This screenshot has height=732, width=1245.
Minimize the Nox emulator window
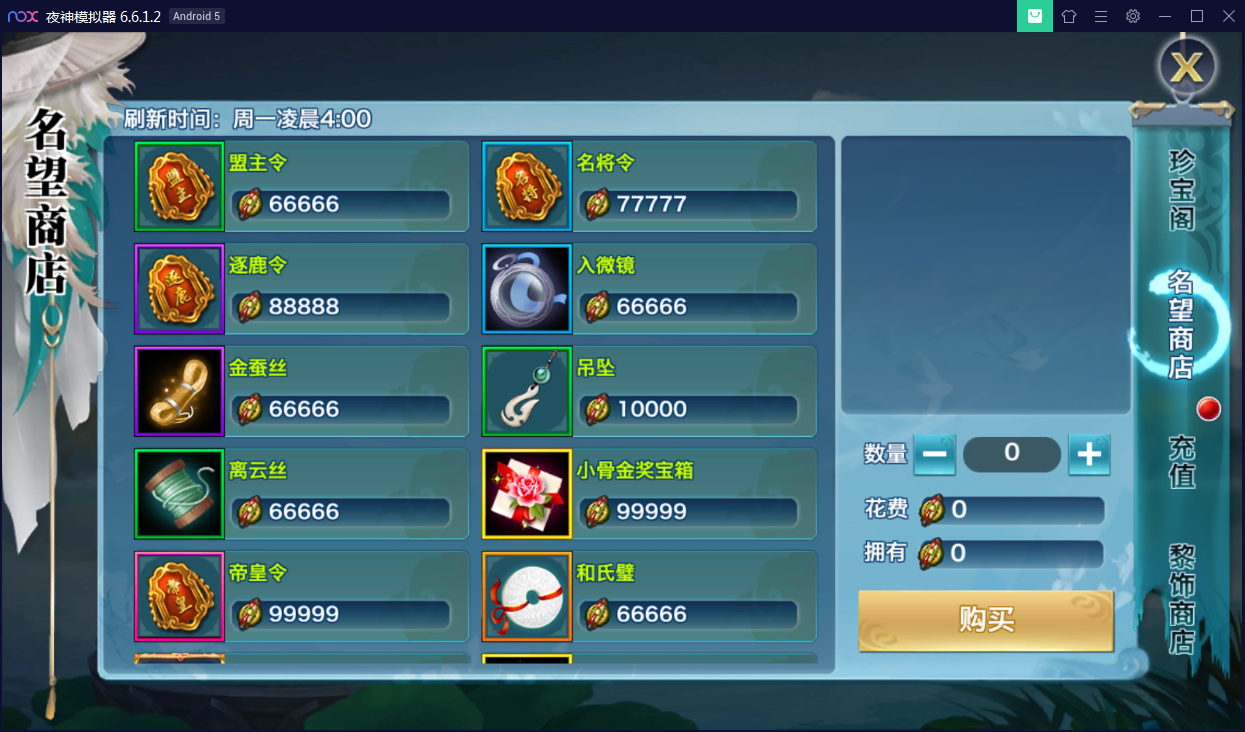1165,16
